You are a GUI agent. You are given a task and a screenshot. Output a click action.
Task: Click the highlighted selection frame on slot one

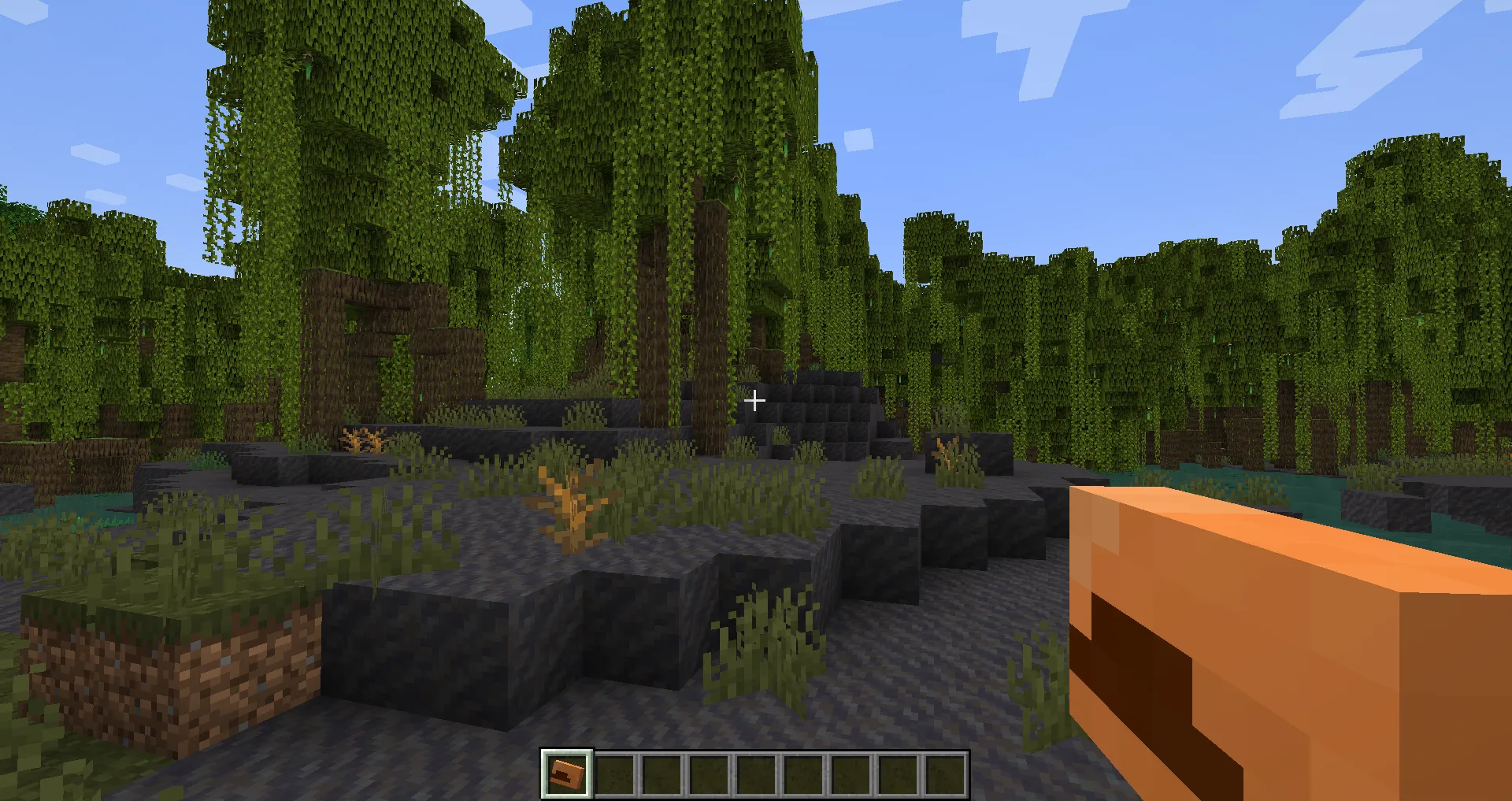(x=565, y=773)
